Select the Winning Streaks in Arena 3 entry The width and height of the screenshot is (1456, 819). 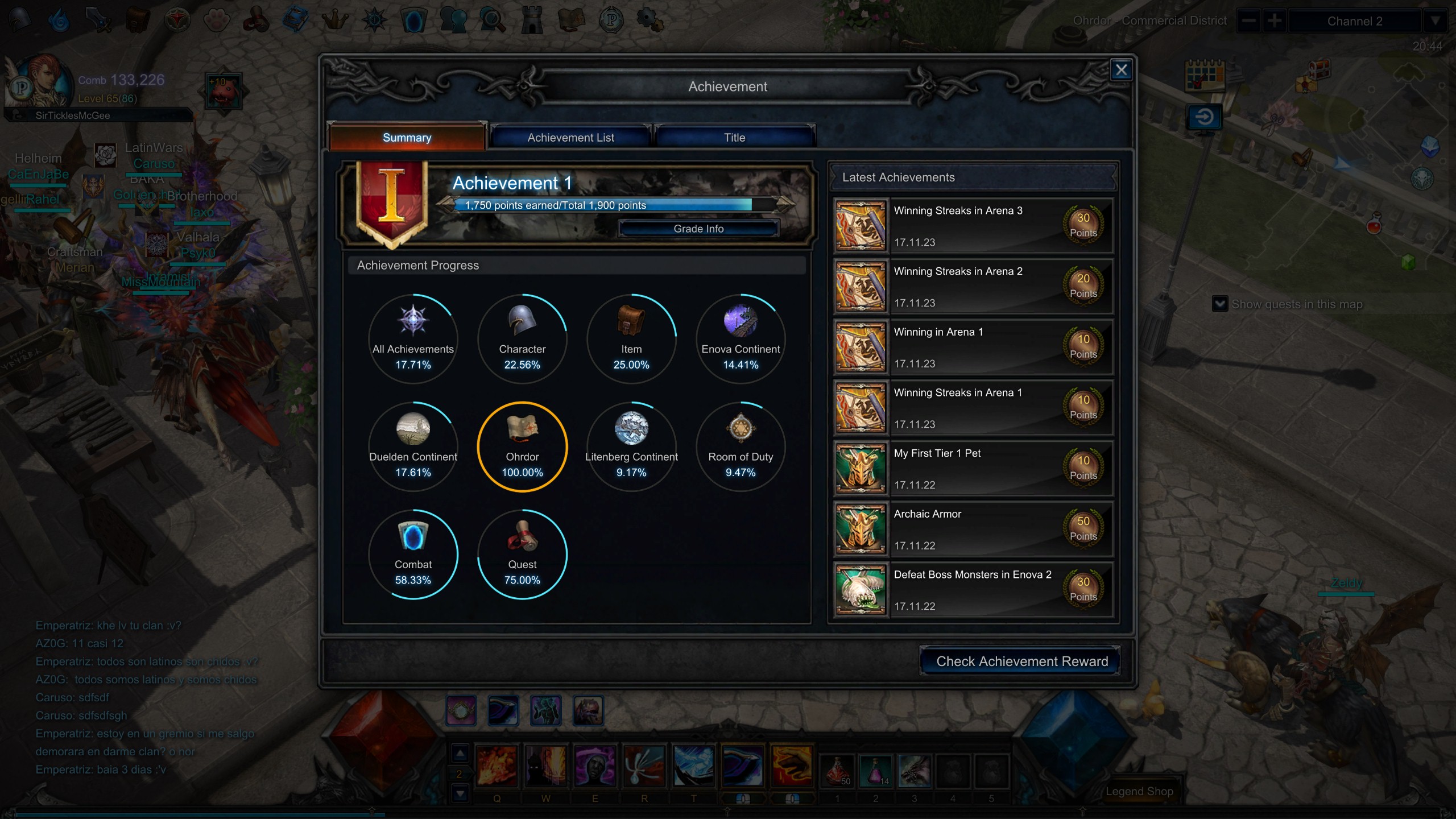pos(973,226)
